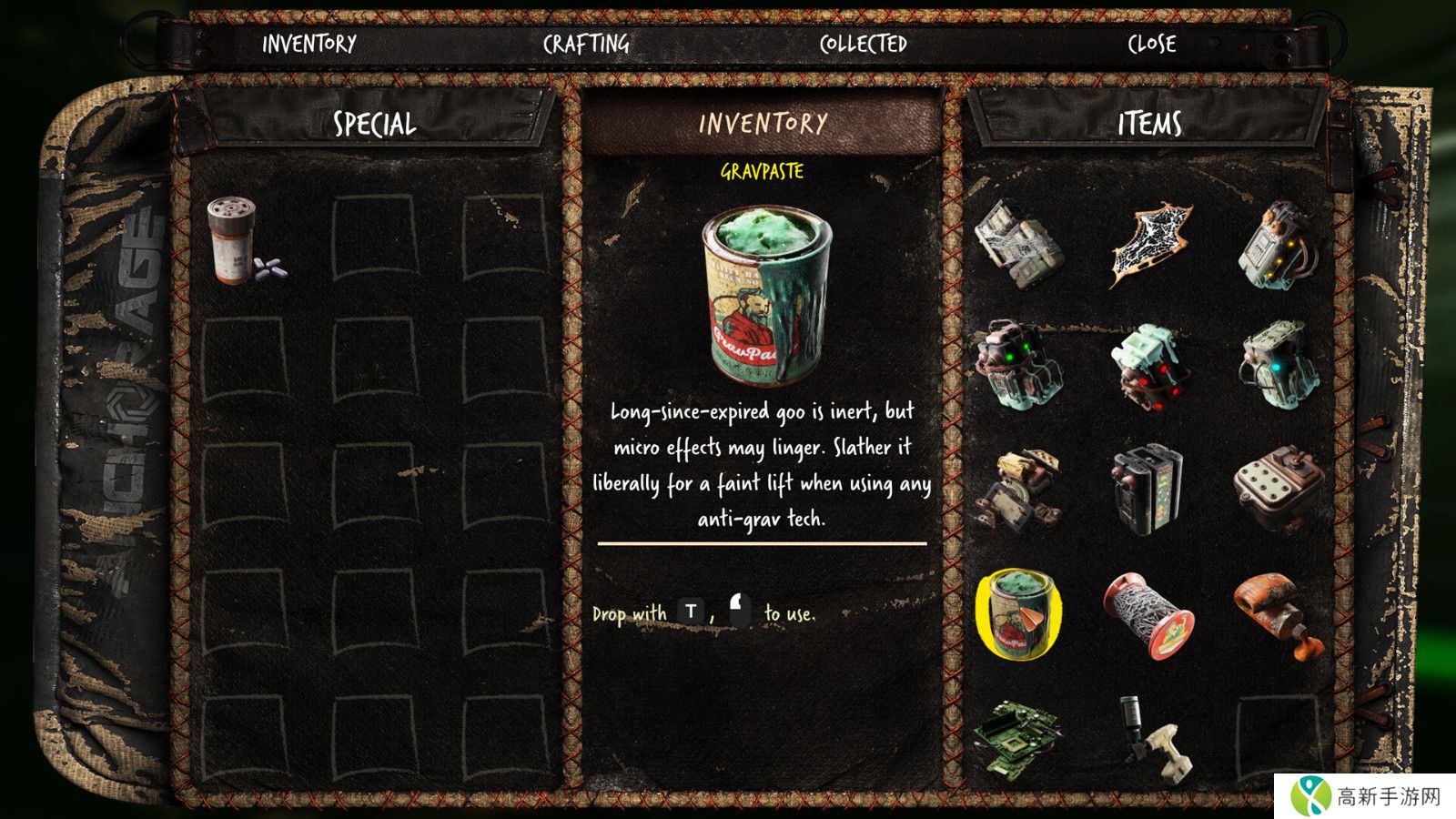Select the Special panel header
Viewport: 1456px width, 819px height.
tap(374, 124)
